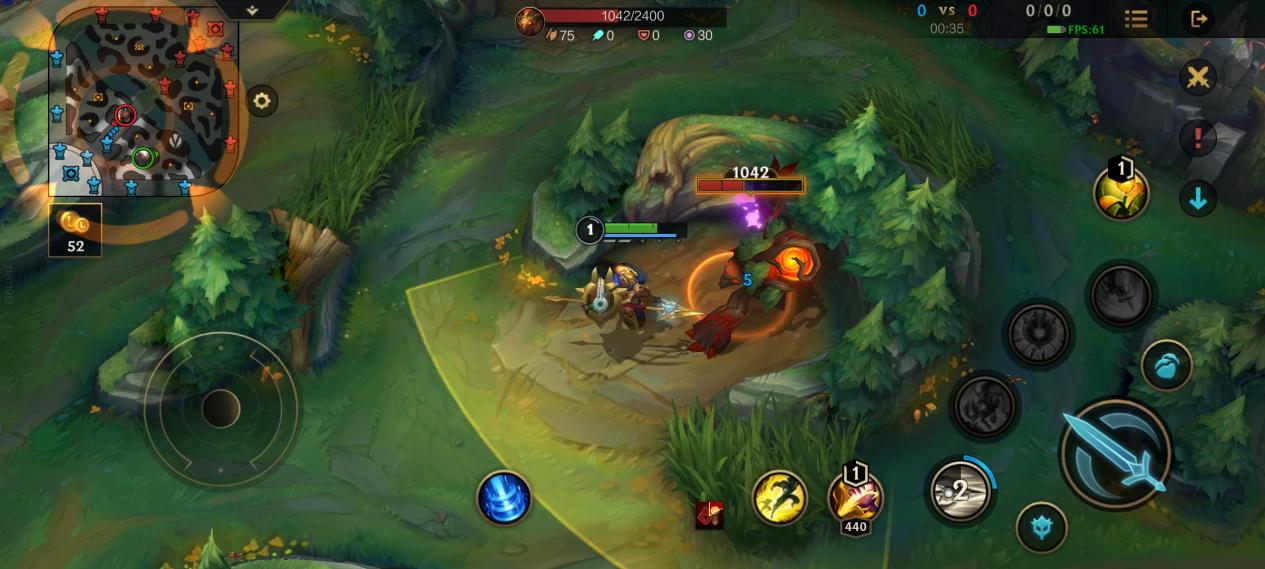This screenshot has height=569, width=1265.
Task: Send the red exclamation danger ping
Action: [1197, 138]
